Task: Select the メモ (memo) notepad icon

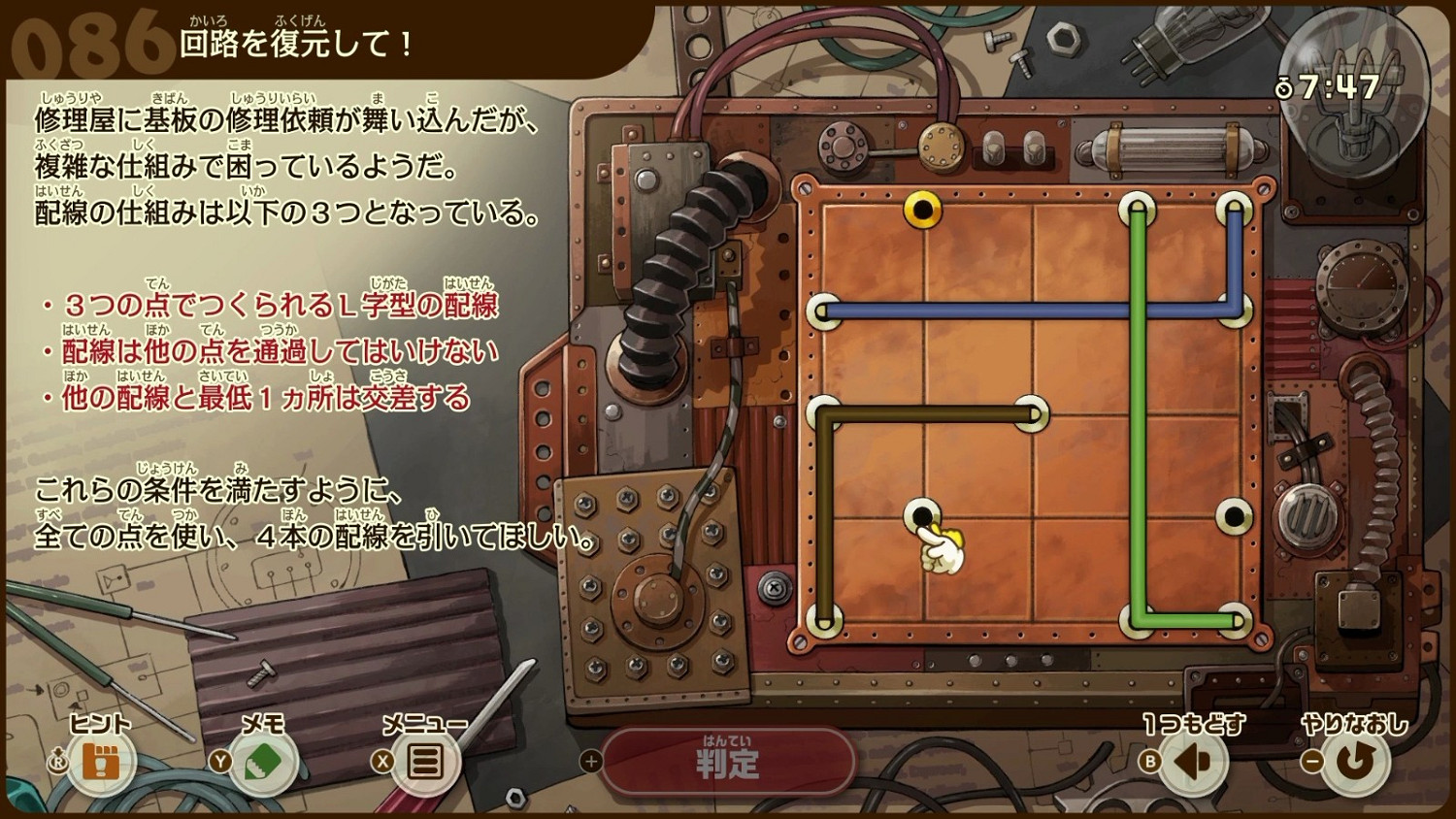Action: click(x=263, y=763)
